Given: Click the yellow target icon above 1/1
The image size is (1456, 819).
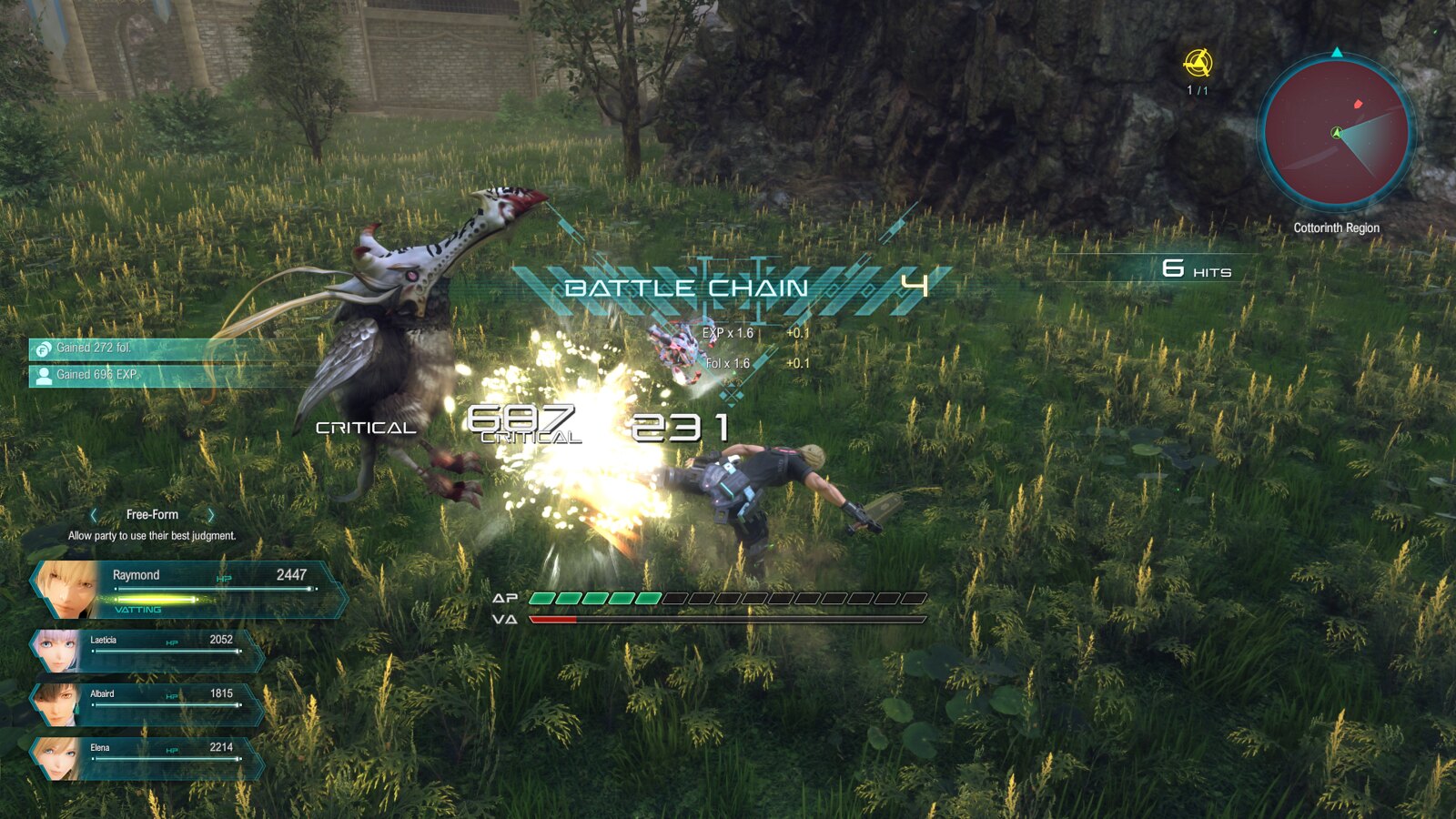Looking at the screenshot, I should (x=1198, y=64).
